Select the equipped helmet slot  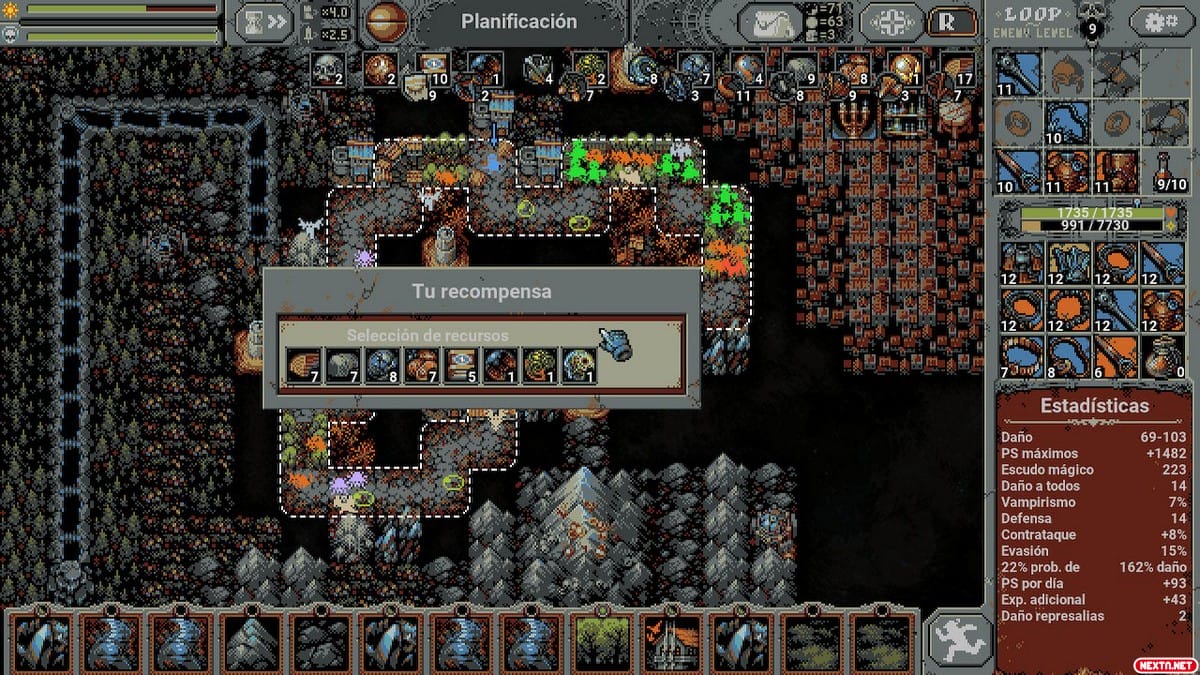(x=1067, y=72)
